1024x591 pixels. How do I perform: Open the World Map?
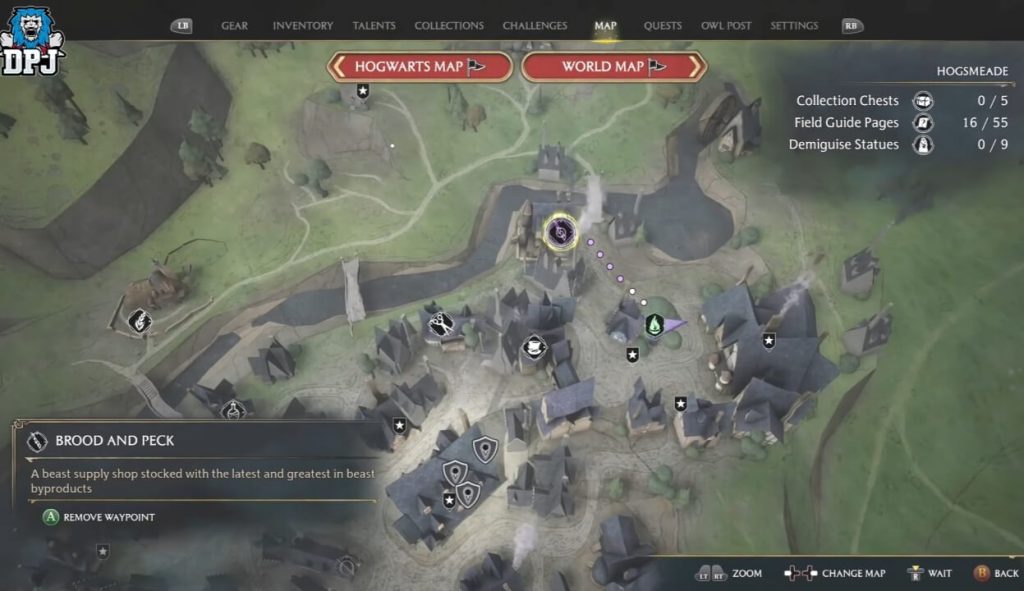(x=614, y=67)
